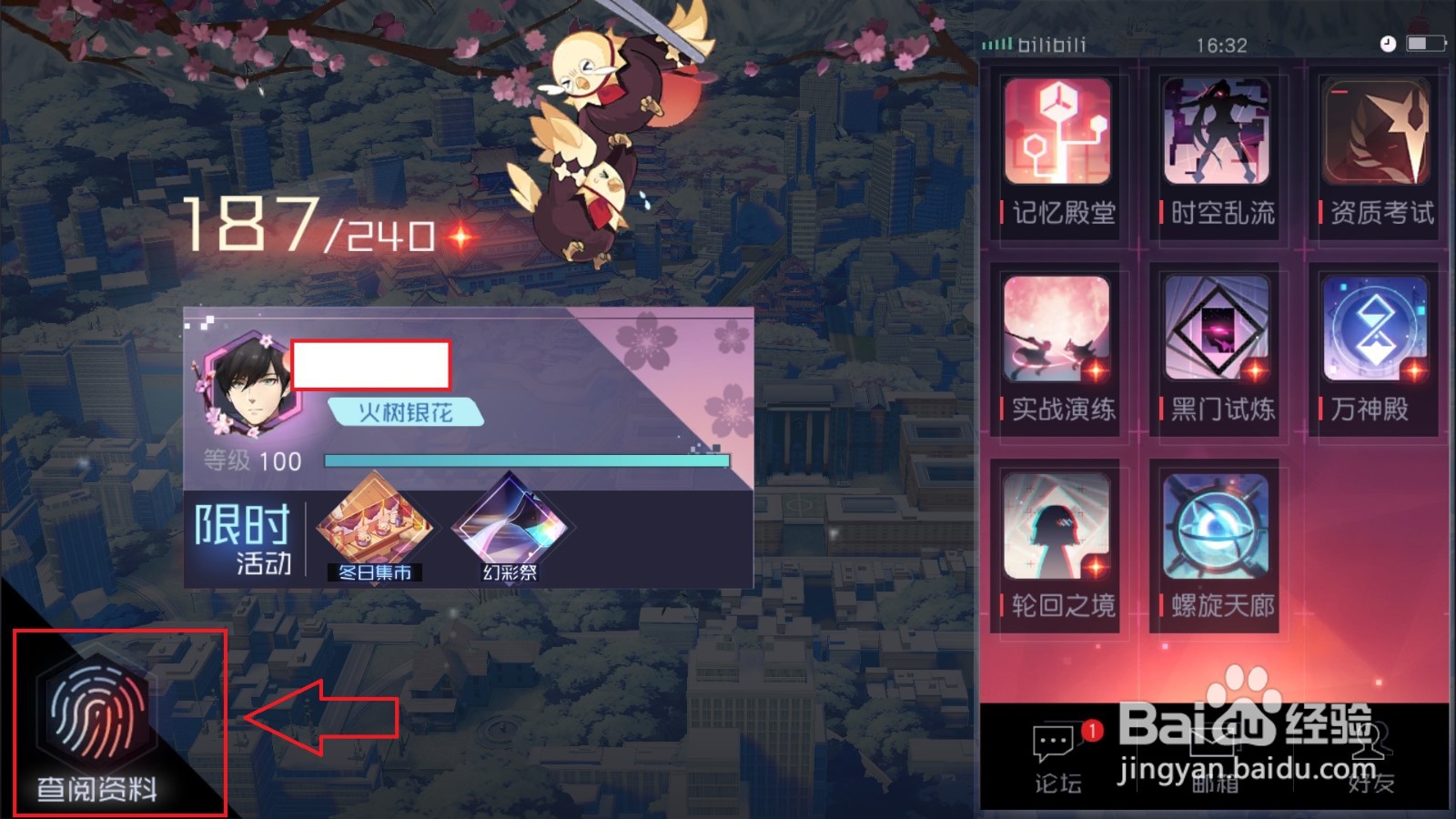Tap the bilibili label in the status bar

pyautogui.click(x=1051, y=44)
